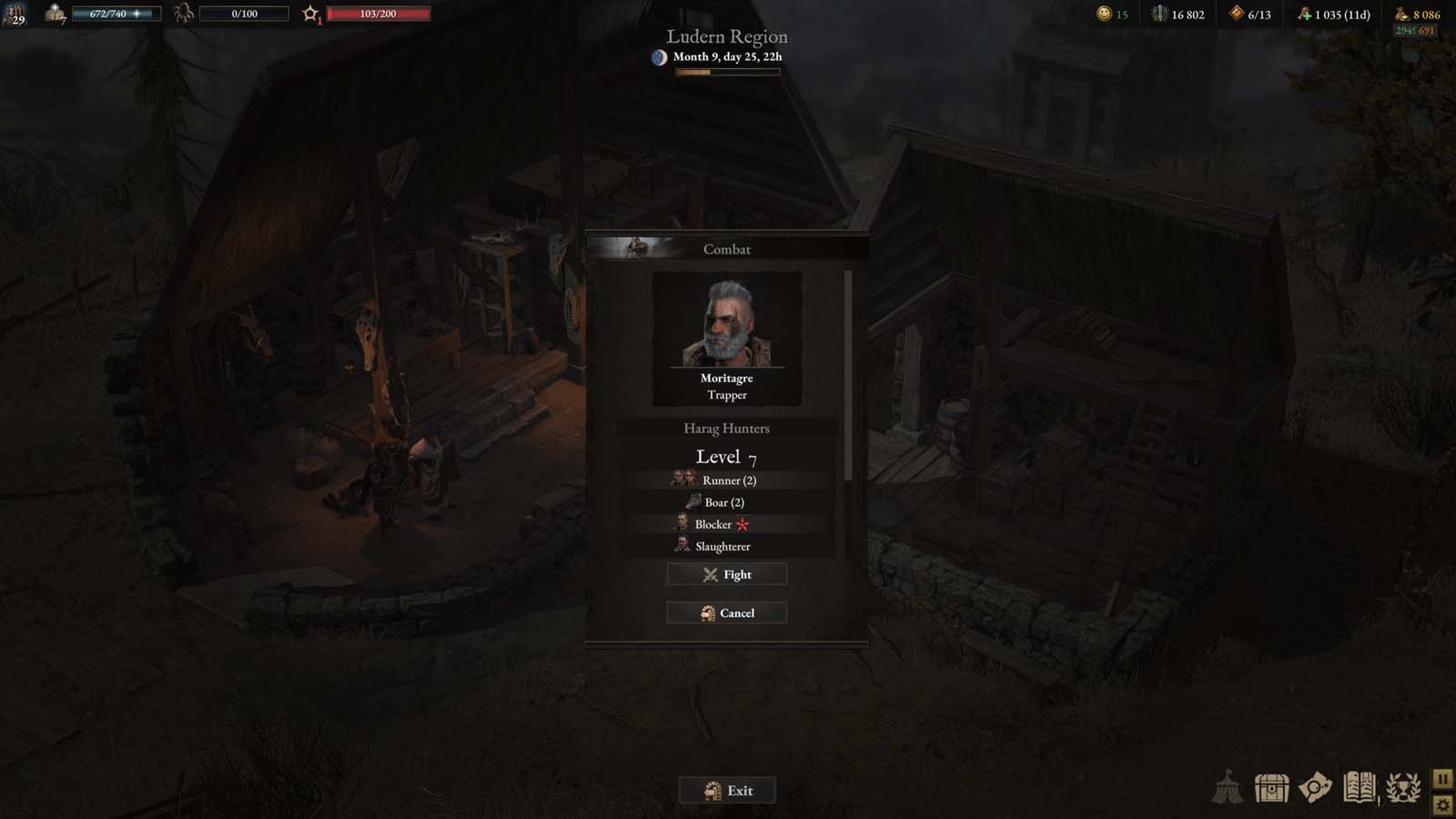
Task: Click the red star beside Blocker
Action: pyautogui.click(x=742, y=524)
